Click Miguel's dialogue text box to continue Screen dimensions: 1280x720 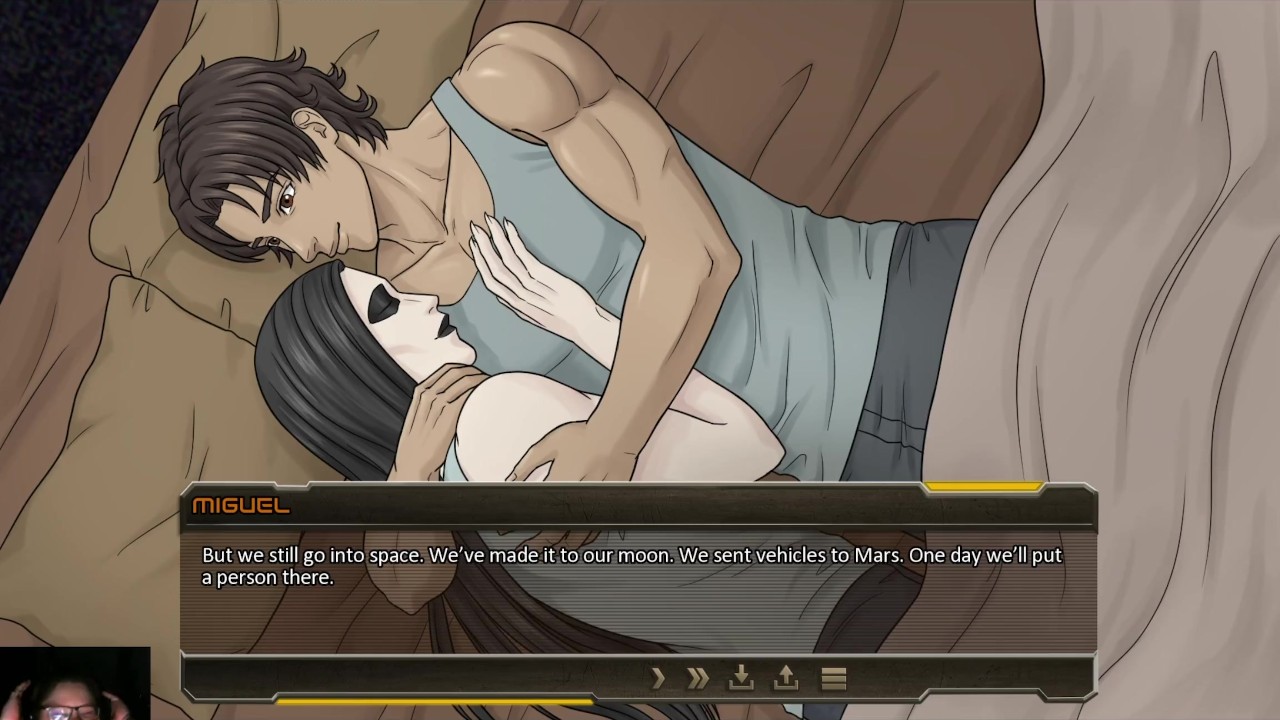tap(638, 580)
